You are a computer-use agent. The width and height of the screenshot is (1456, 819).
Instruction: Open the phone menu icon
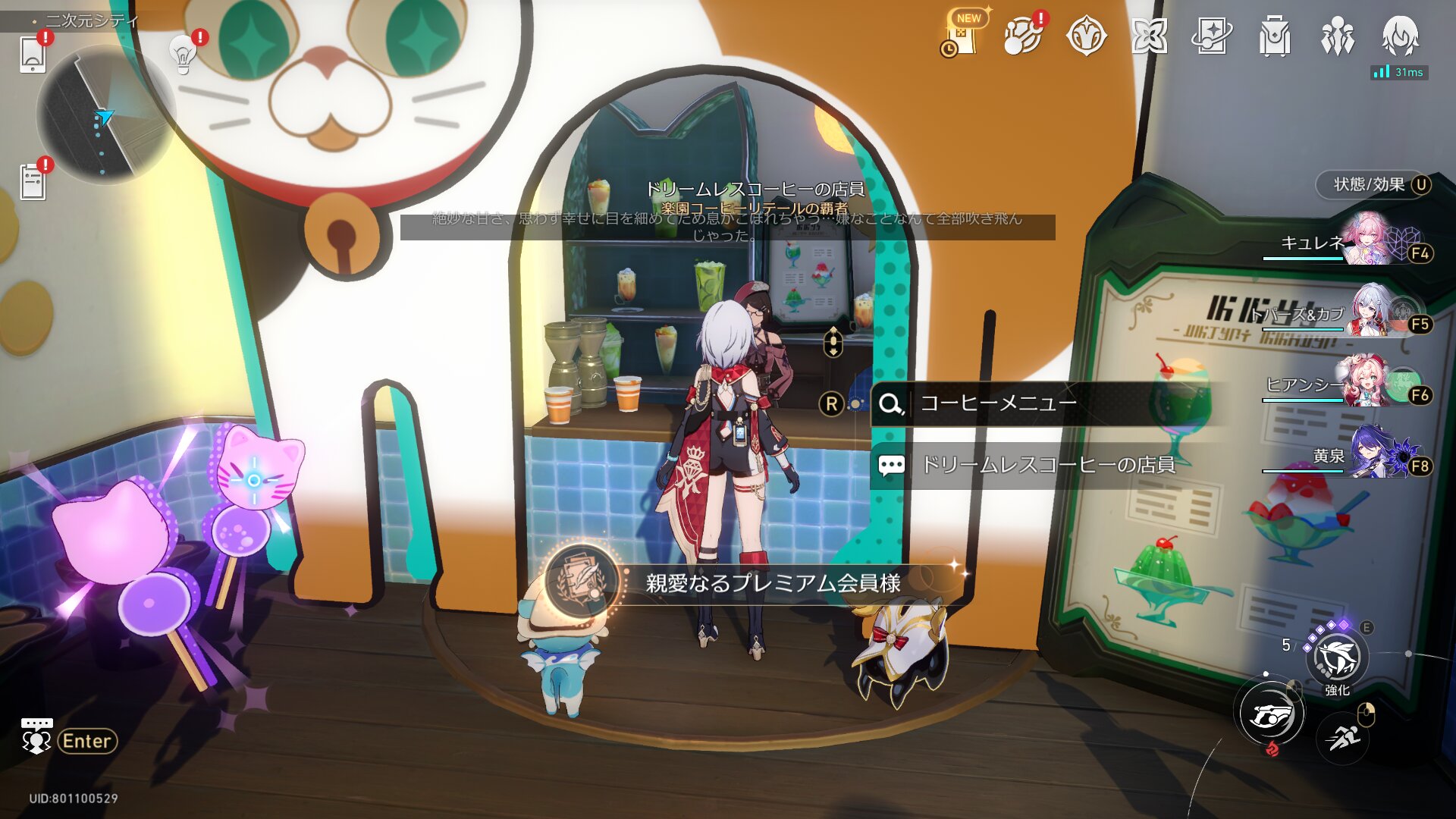33,55
